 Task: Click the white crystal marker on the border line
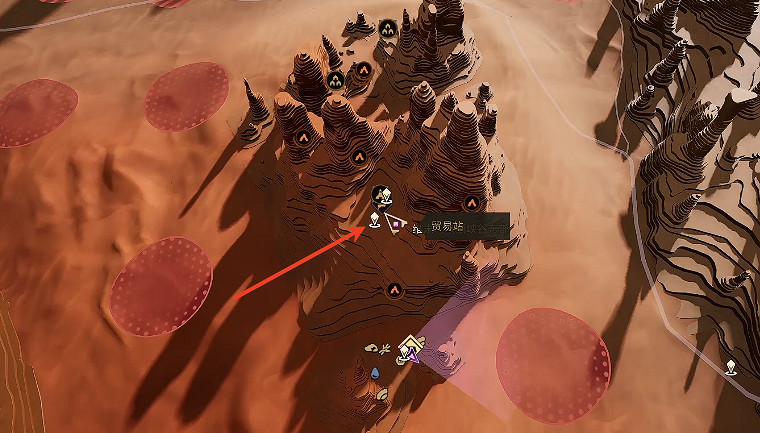click(x=732, y=367)
